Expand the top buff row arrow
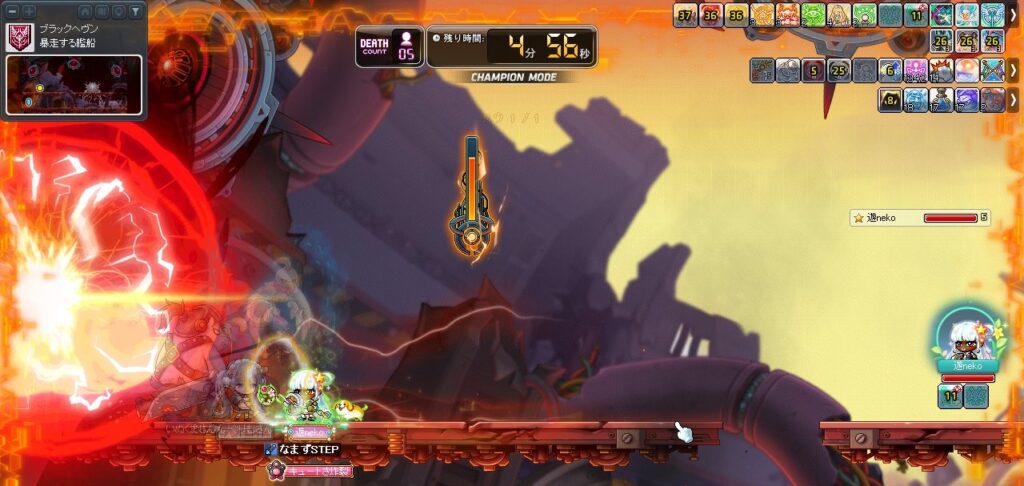The image size is (1024, 486). point(1012,15)
